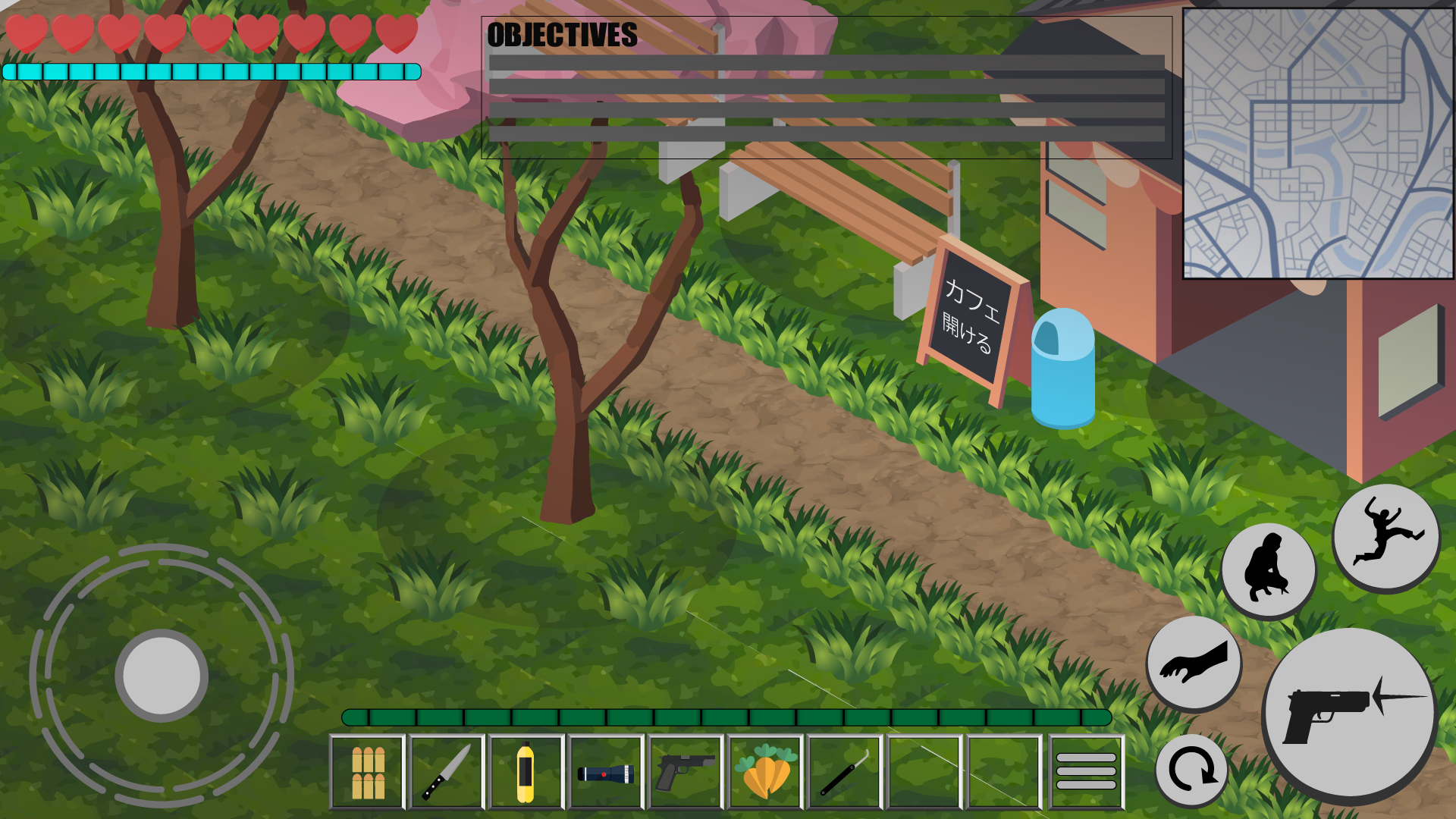
Task: Select the bullets ammo hotbar slot
Action: point(368,772)
